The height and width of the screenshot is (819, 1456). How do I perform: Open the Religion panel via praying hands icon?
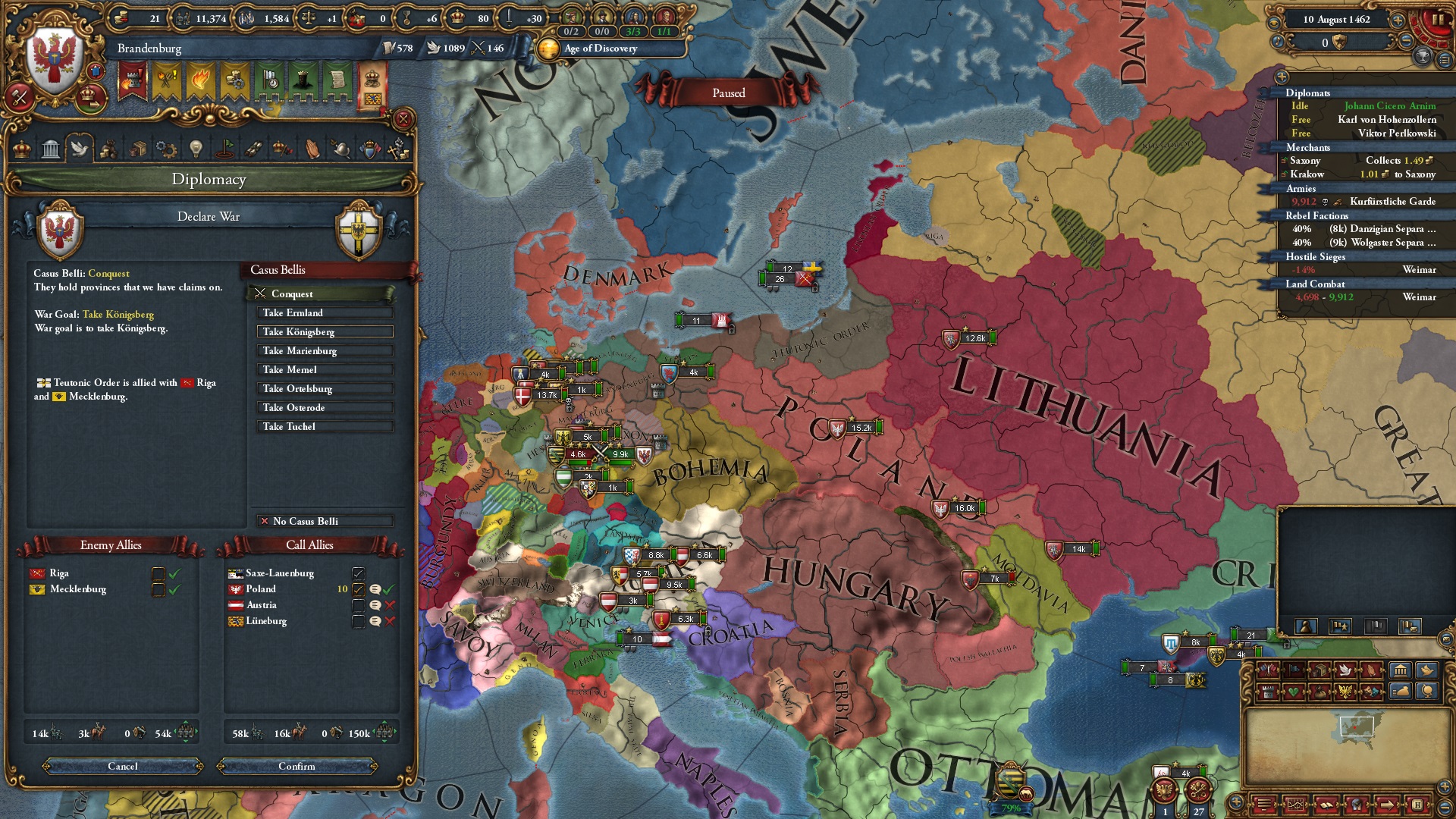(311, 148)
